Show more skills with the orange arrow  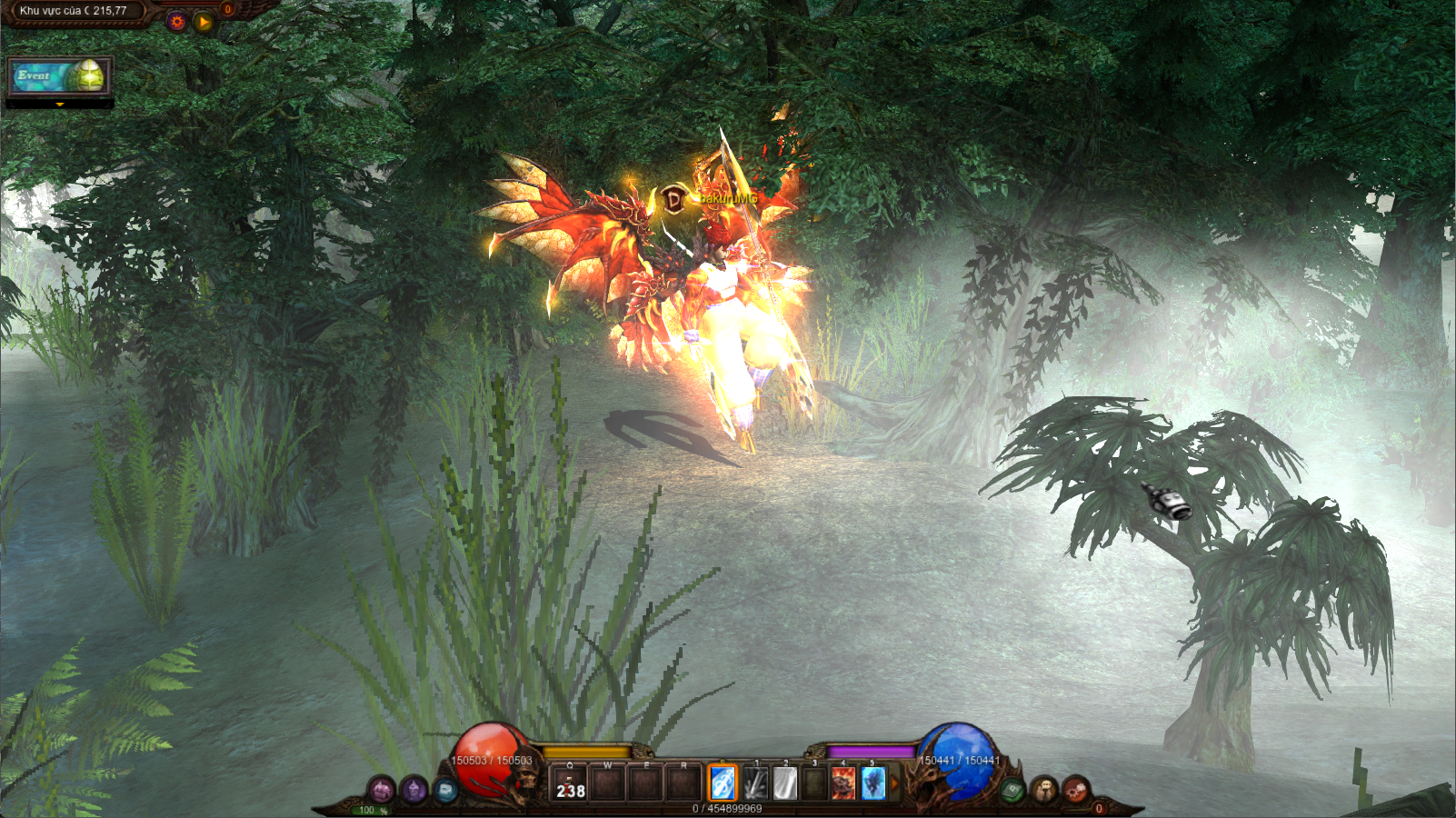pyautogui.click(x=894, y=783)
